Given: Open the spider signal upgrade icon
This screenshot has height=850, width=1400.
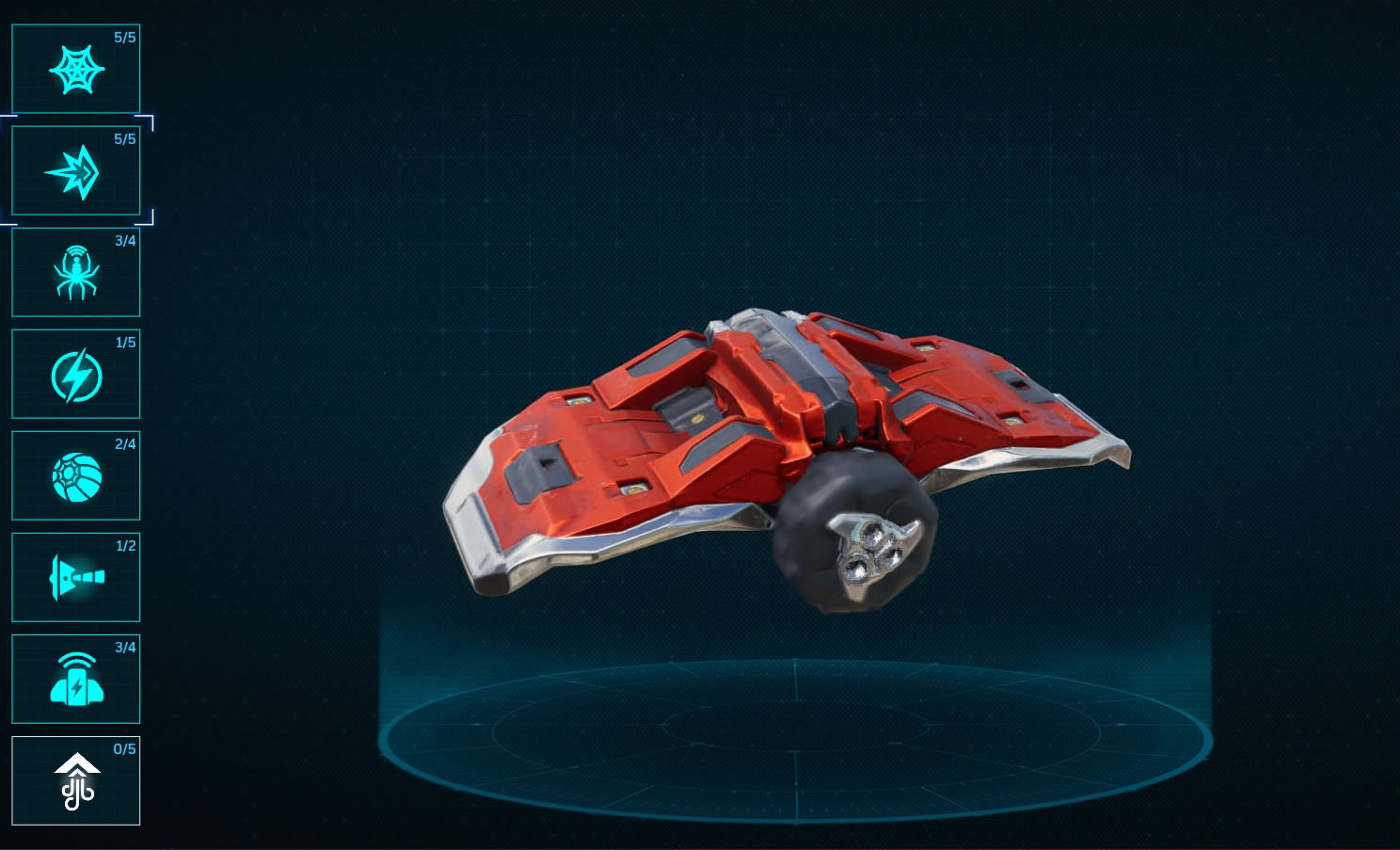Looking at the screenshot, I should (x=75, y=275).
